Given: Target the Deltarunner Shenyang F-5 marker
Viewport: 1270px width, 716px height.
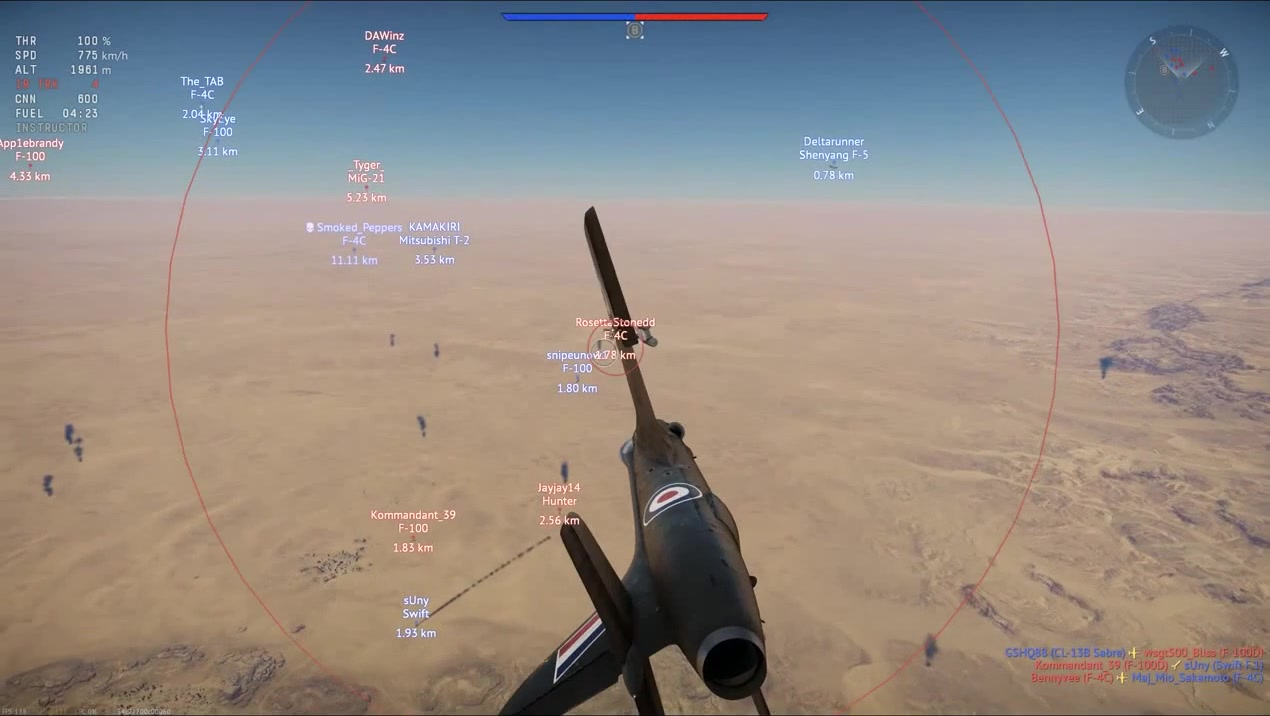Looking at the screenshot, I should point(833,156).
